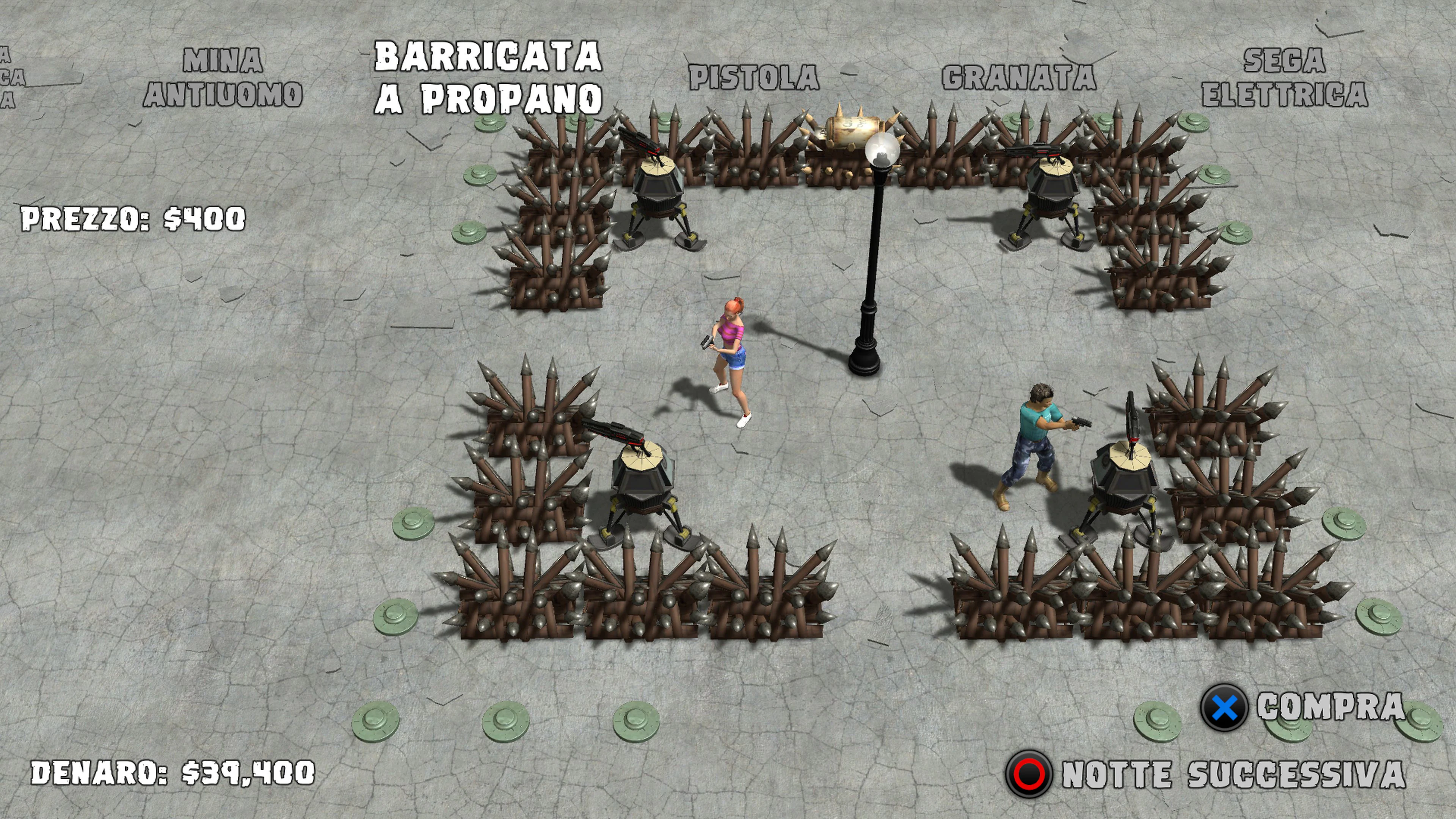The width and height of the screenshot is (1456, 819).
Task: Choose Barricata a Propano in shop
Action: (488, 77)
